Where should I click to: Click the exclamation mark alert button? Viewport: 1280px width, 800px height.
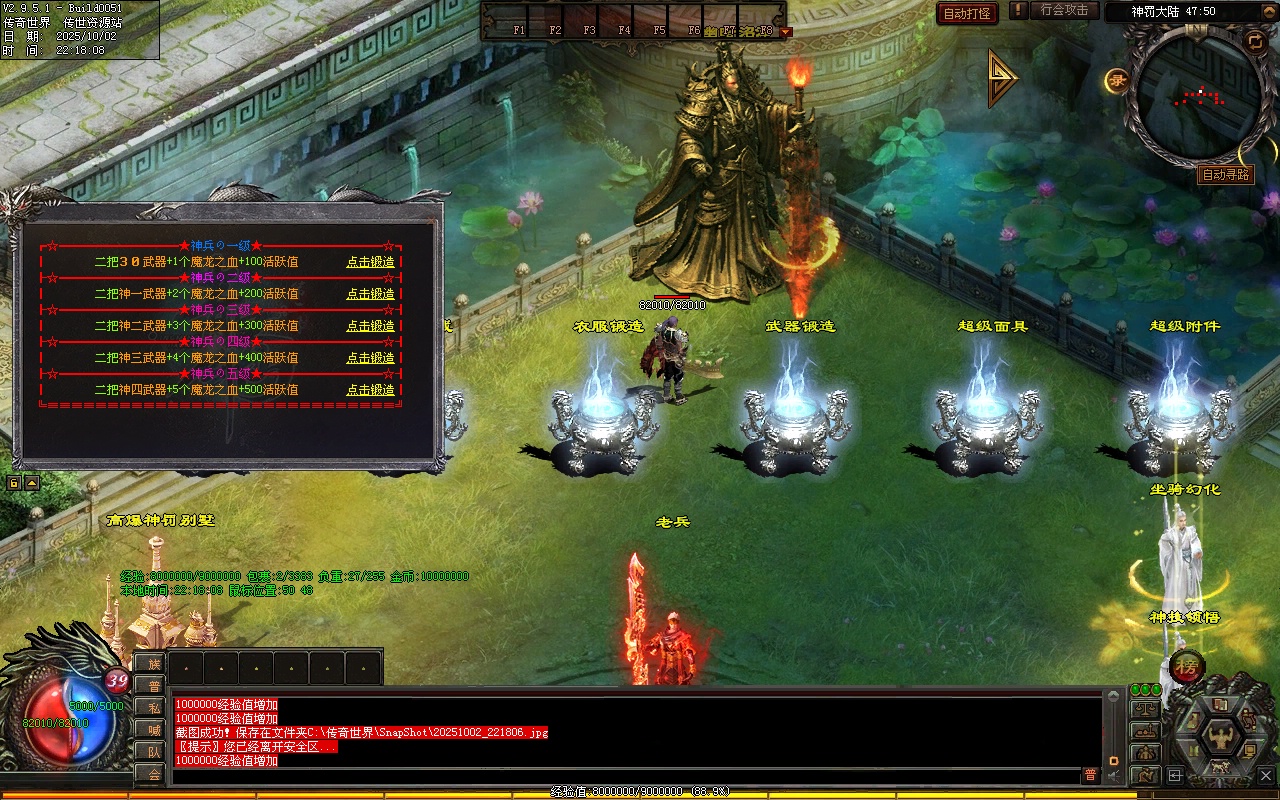1018,11
